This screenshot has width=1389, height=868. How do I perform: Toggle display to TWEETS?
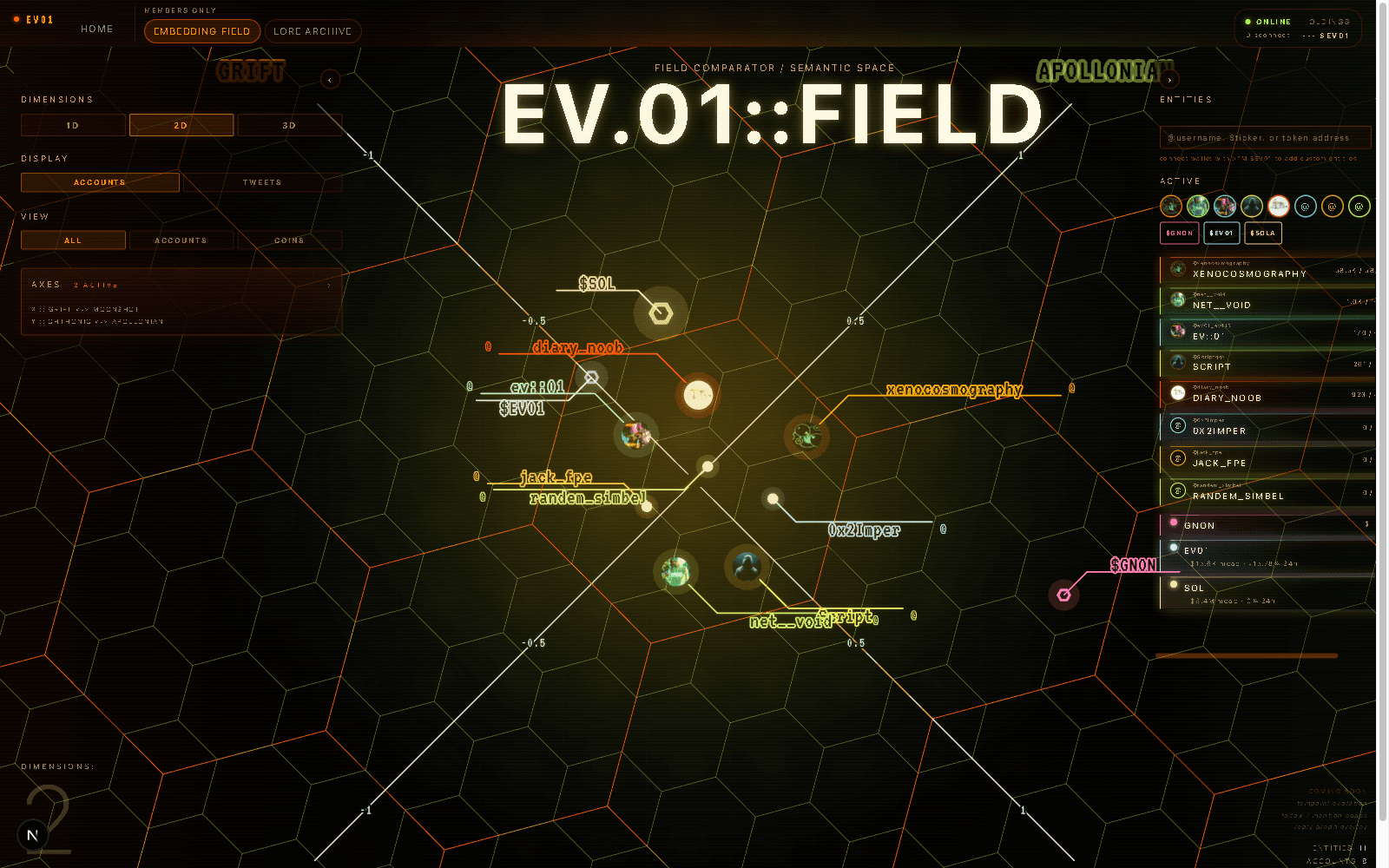(x=260, y=182)
